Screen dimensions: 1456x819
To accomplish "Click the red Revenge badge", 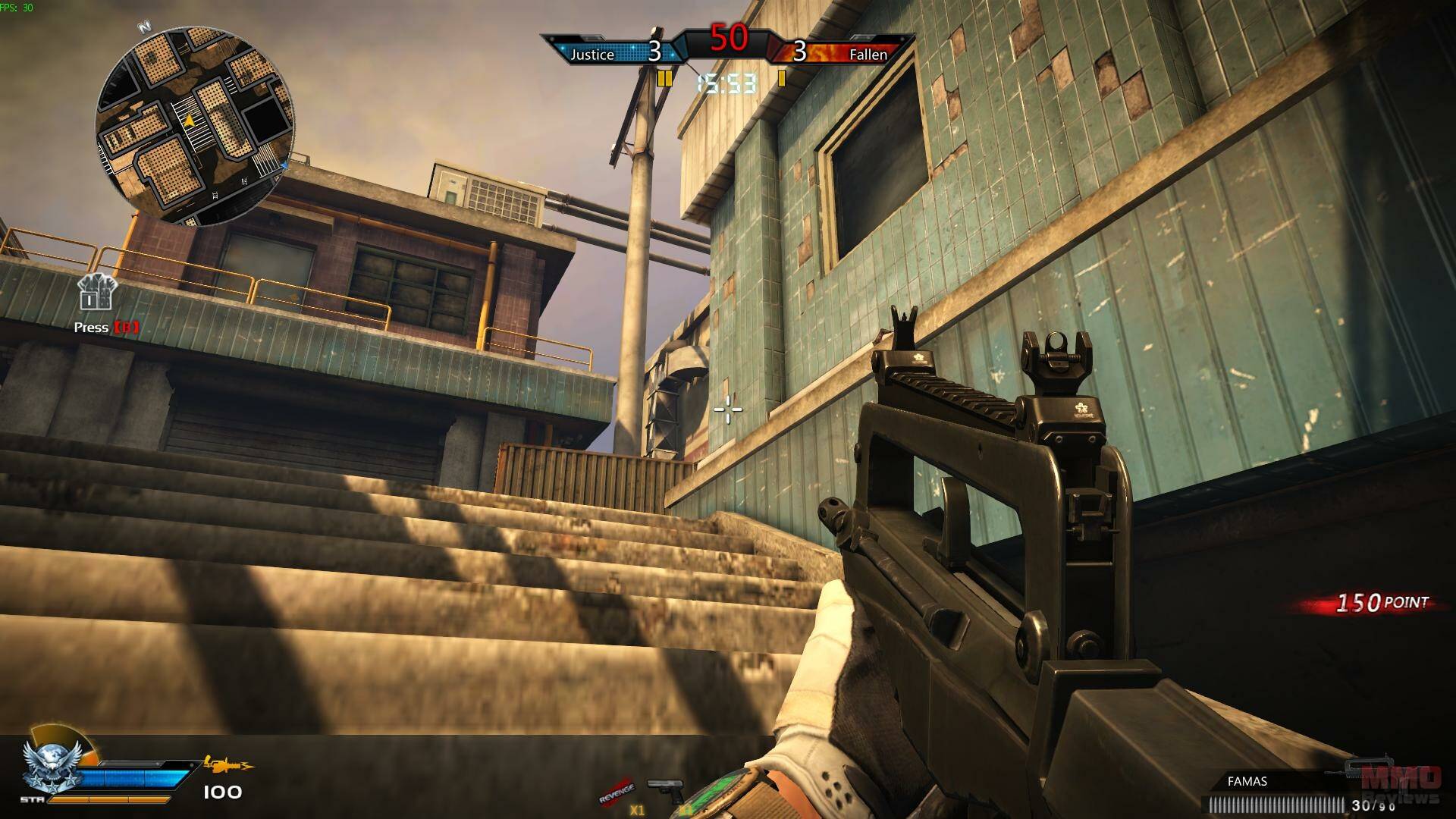I will (616, 791).
